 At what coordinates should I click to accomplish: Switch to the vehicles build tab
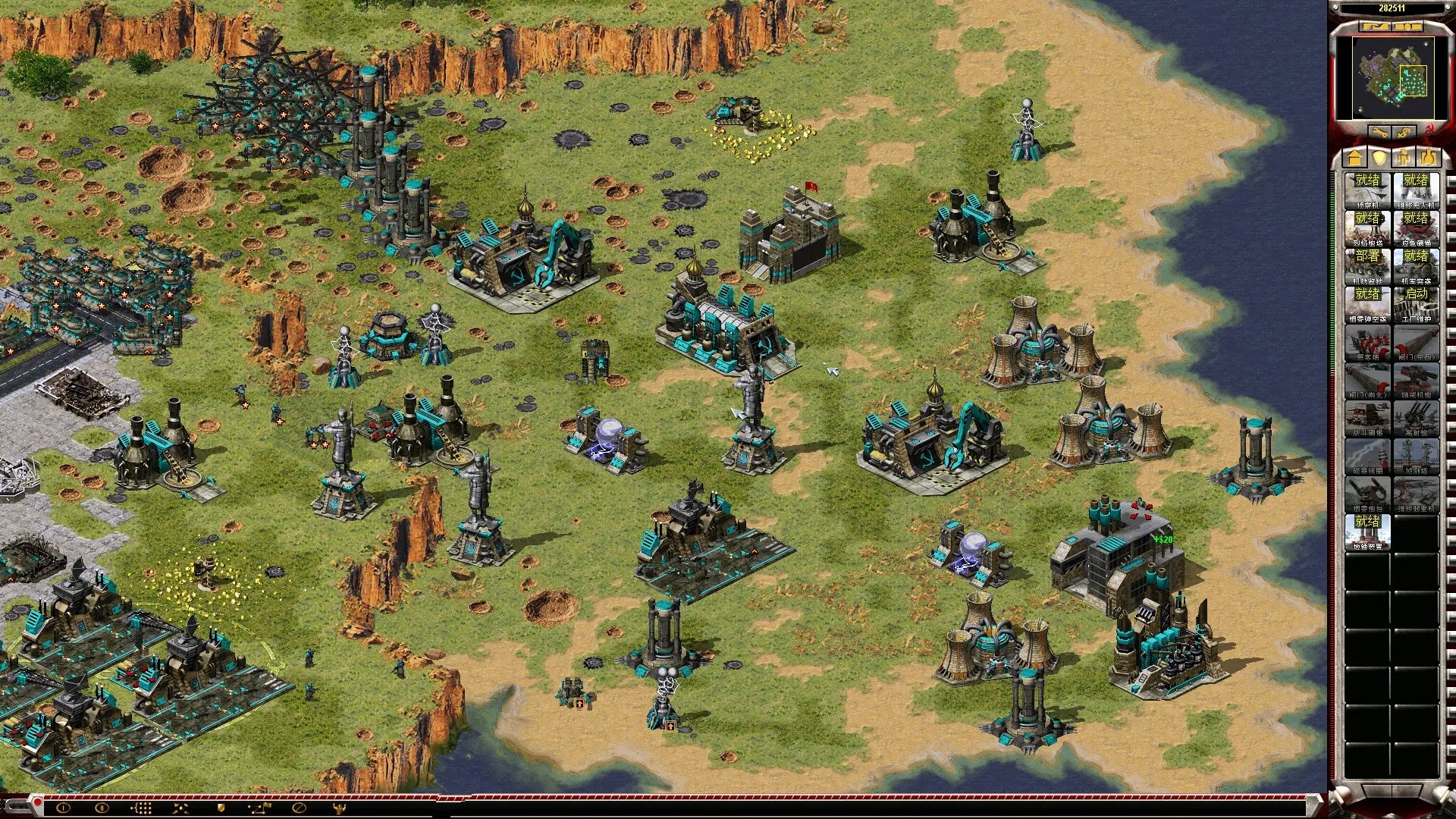1429,158
